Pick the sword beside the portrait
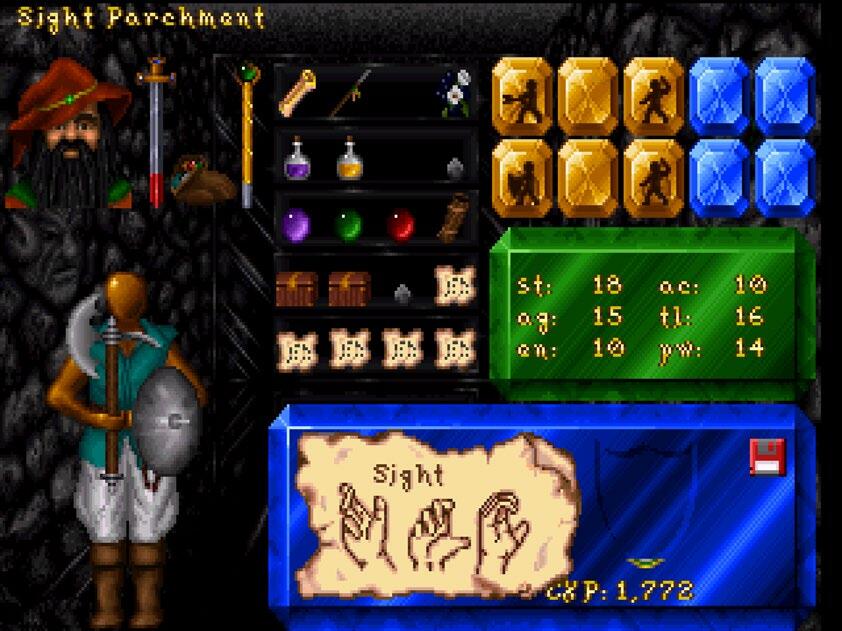The image size is (842, 631). coord(155,130)
